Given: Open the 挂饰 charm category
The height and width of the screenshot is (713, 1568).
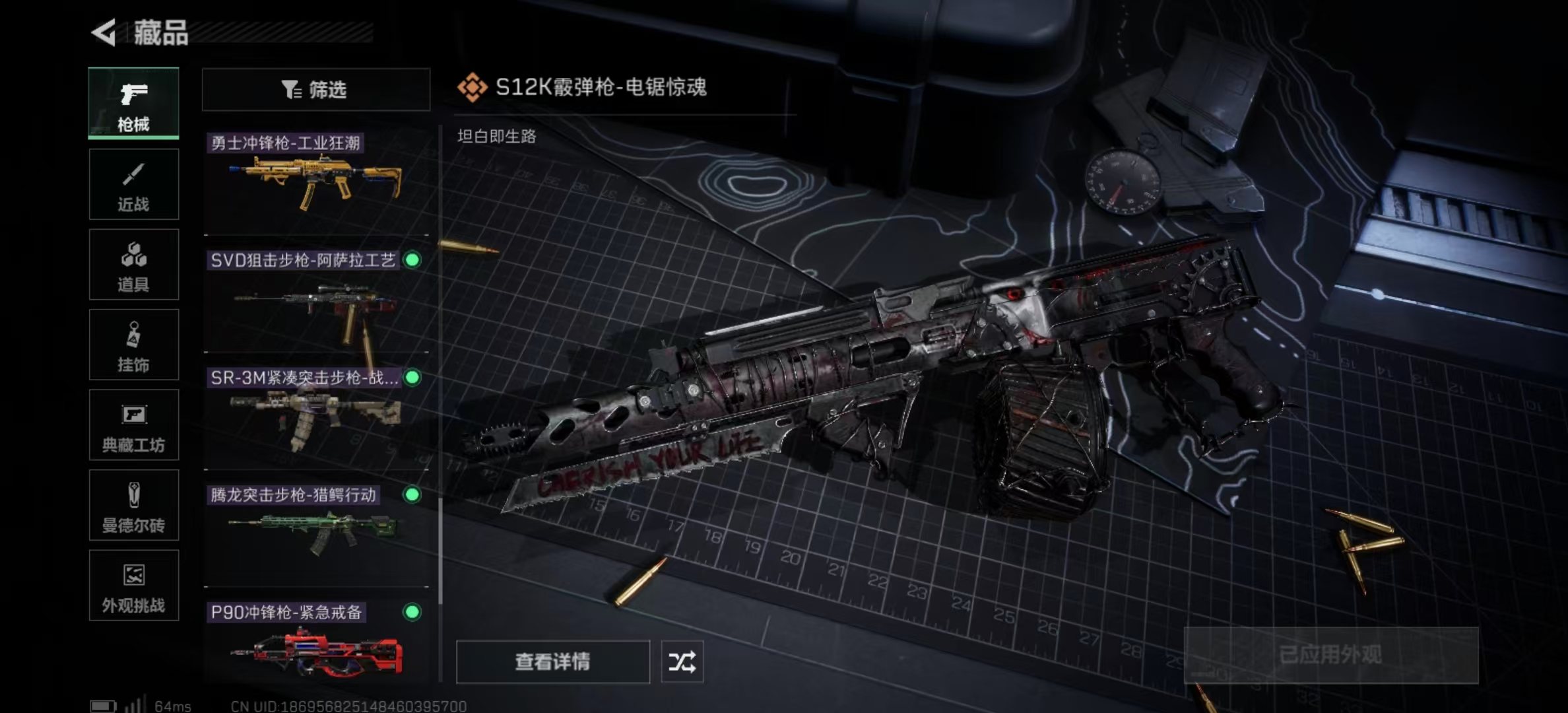Looking at the screenshot, I should pos(133,345).
